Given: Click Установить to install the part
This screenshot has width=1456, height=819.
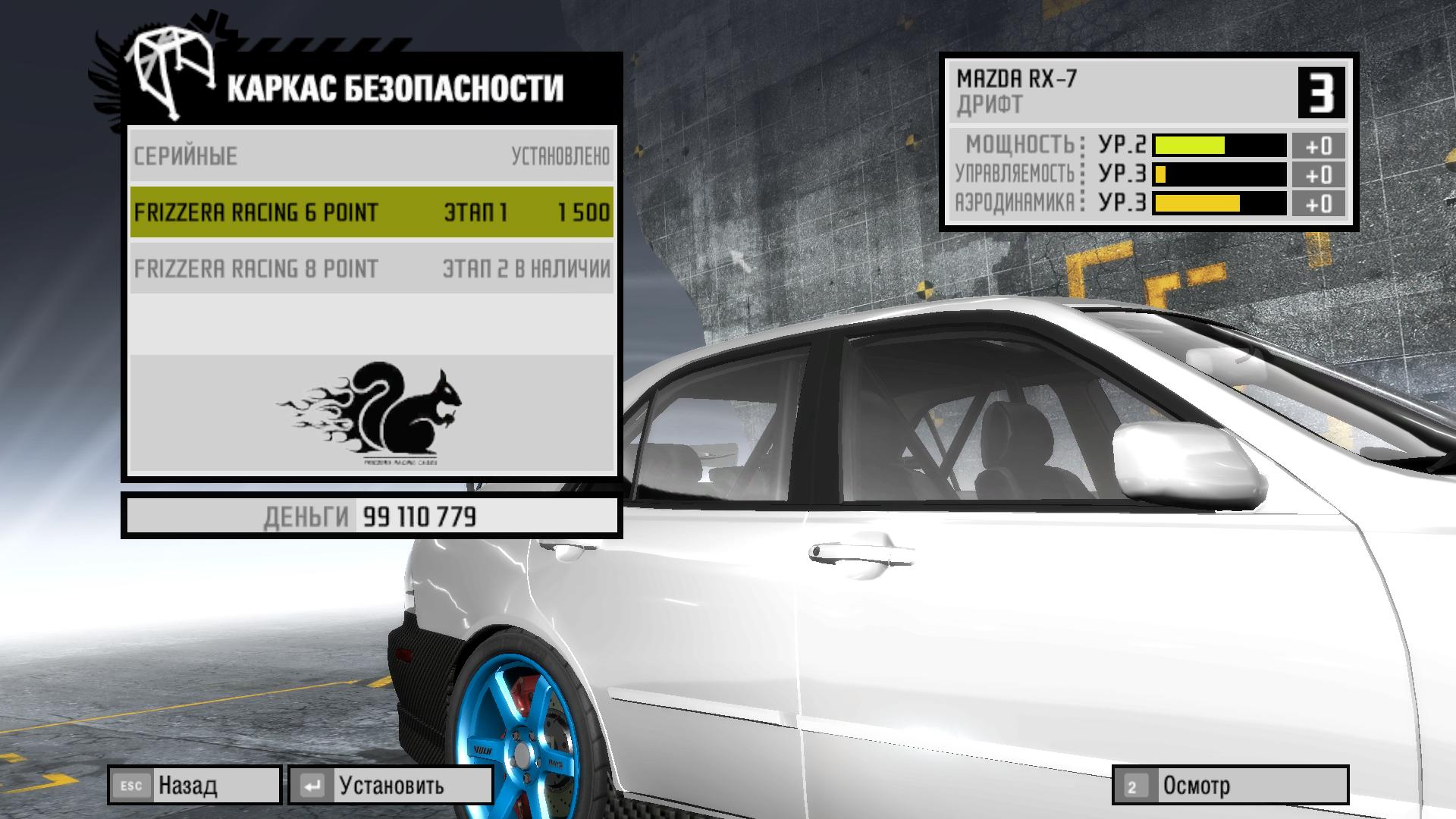Looking at the screenshot, I should coord(391,786).
